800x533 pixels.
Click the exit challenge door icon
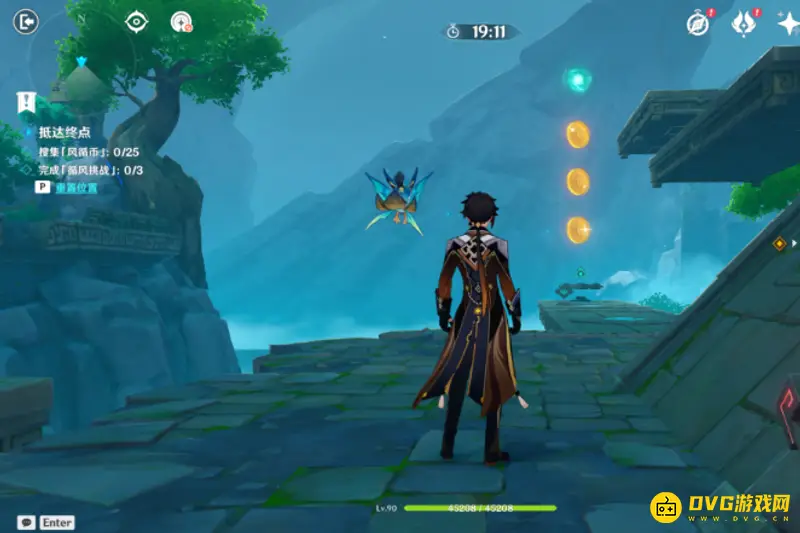click(x=27, y=21)
